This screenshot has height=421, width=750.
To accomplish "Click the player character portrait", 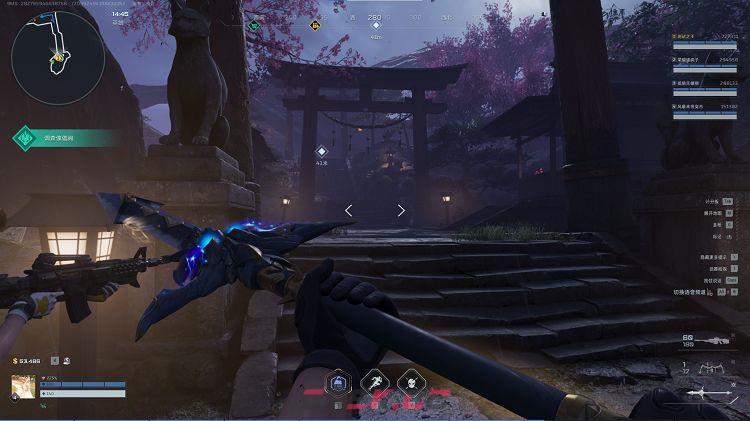I will tap(23, 386).
